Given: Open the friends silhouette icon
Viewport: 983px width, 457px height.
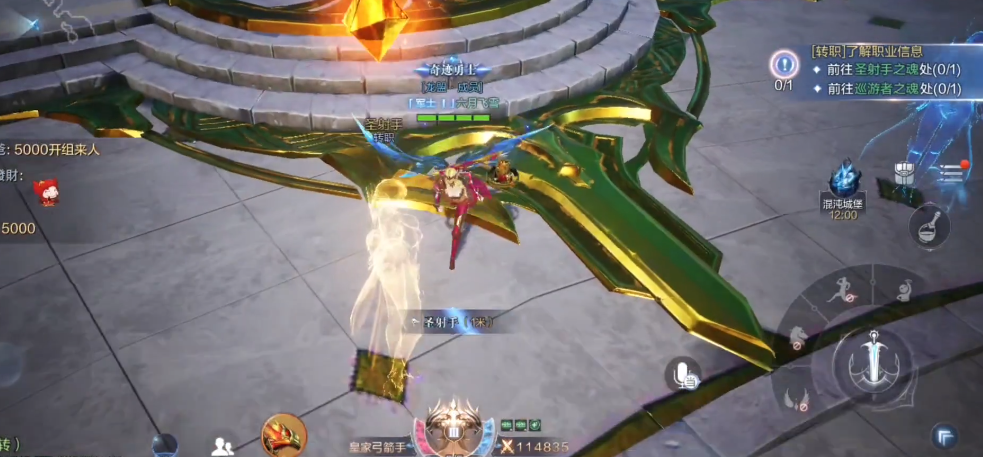Looking at the screenshot, I should coord(223,445).
